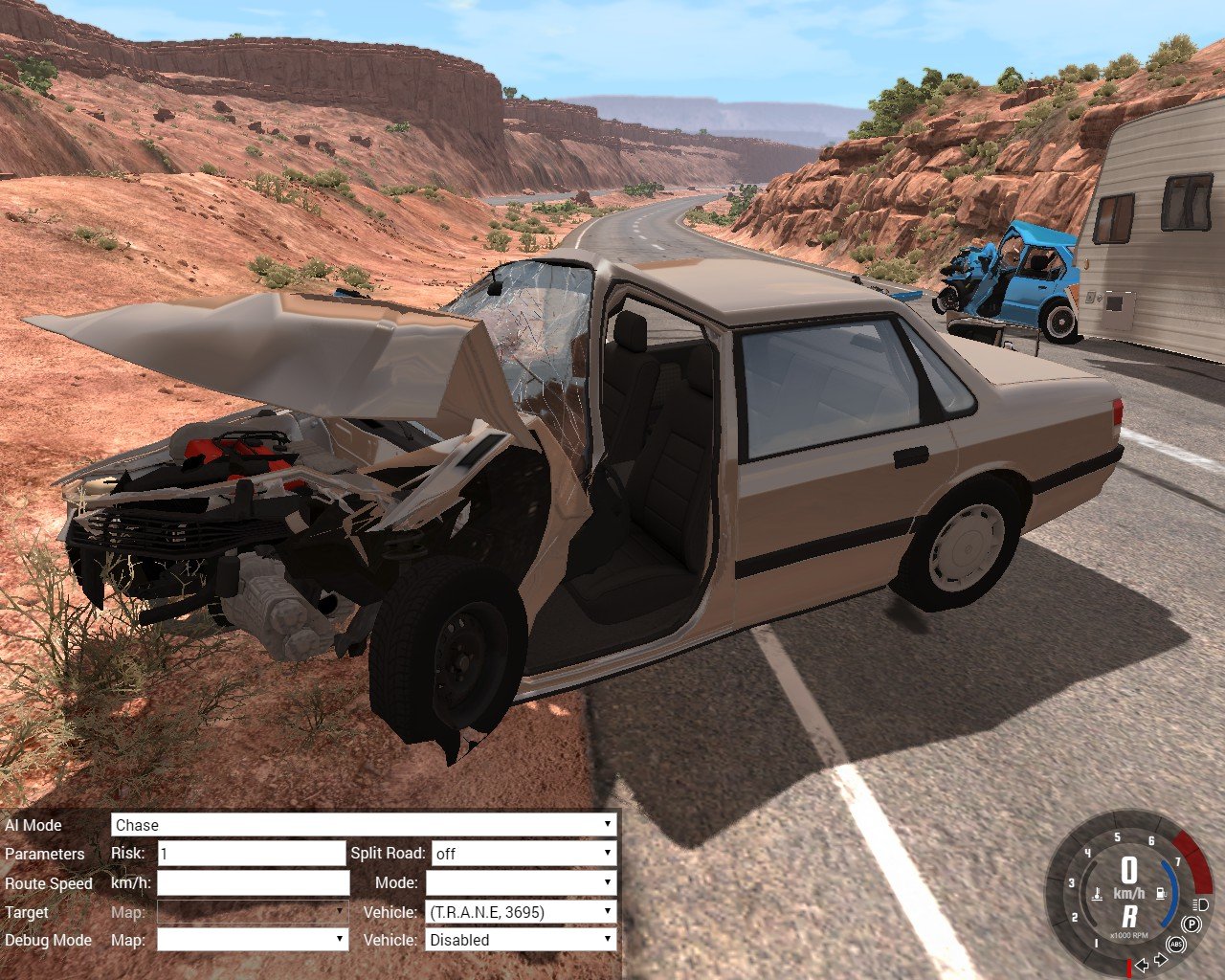This screenshot has width=1225, height=980.
Task: Click the Route Speed km/h input field
Action: (x=253, y=883)
